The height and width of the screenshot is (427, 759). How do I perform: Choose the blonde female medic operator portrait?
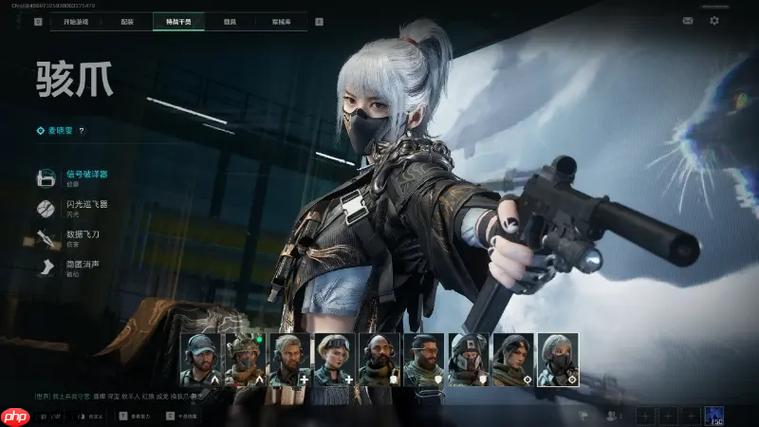pyautogui.click(x=335, y=360)
